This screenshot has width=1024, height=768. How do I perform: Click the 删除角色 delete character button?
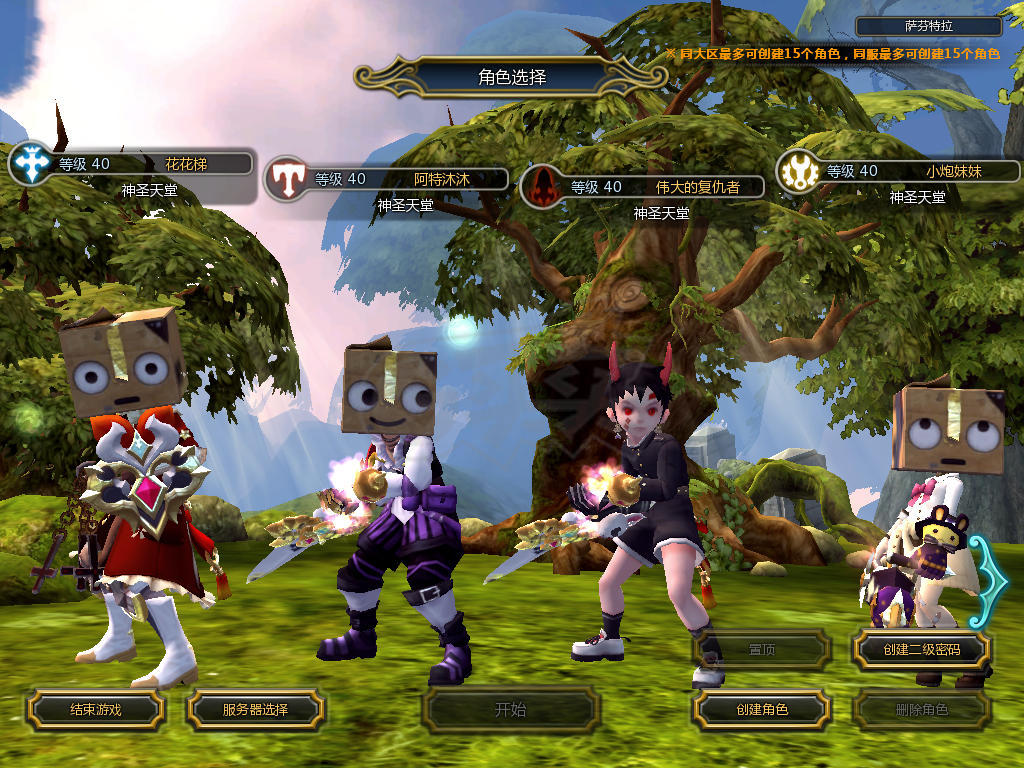921,710
